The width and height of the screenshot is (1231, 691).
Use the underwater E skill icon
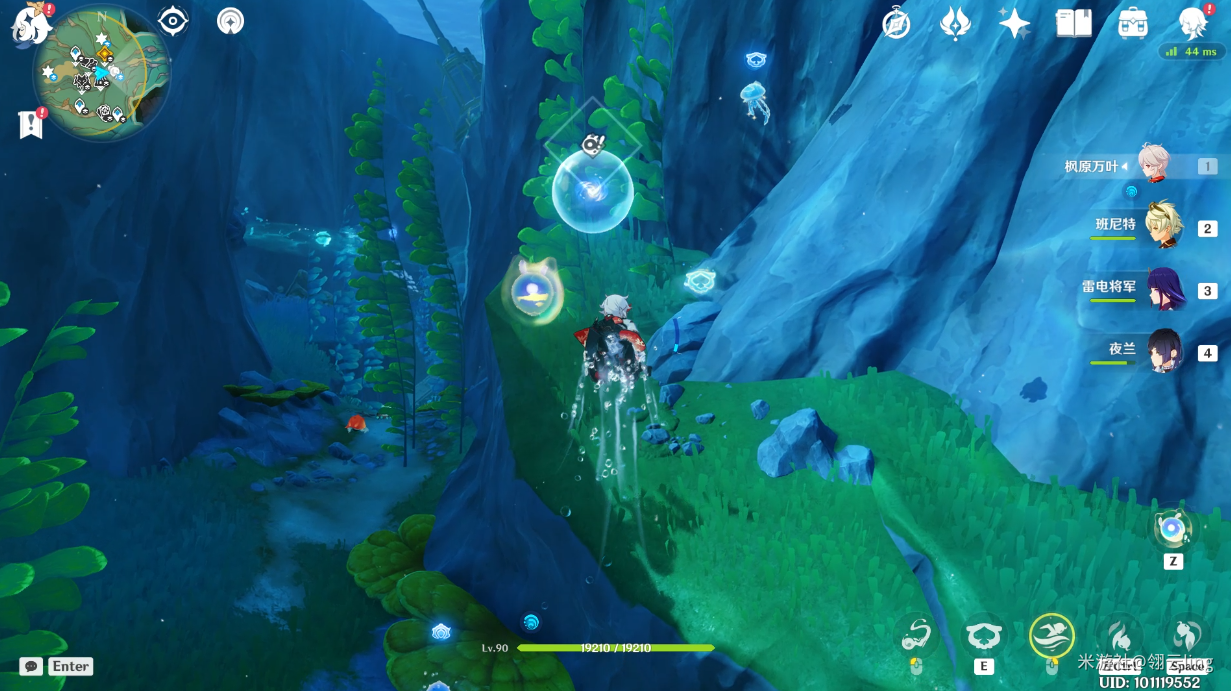pyautogui.click(x=984, y=635)
